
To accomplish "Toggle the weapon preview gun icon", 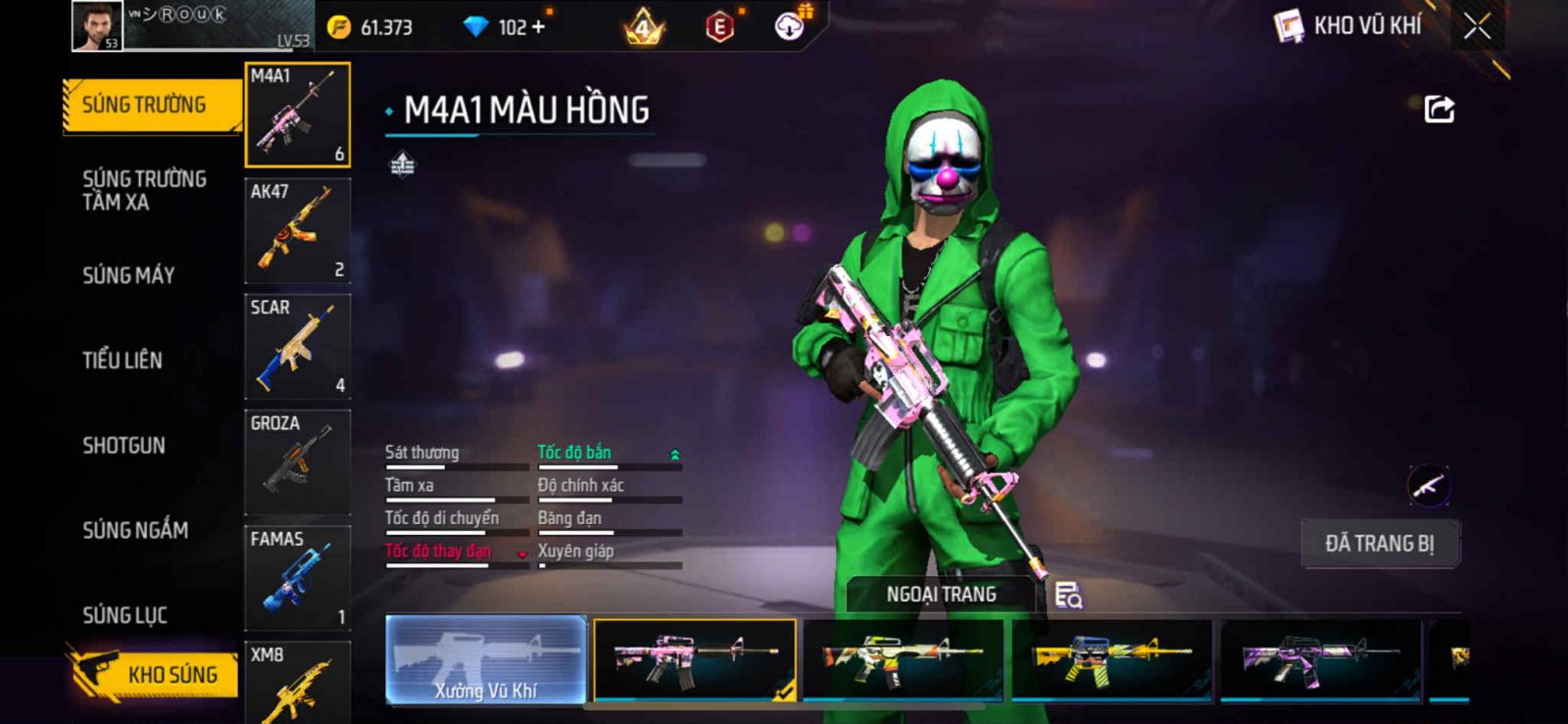I will pos(1428,486).
